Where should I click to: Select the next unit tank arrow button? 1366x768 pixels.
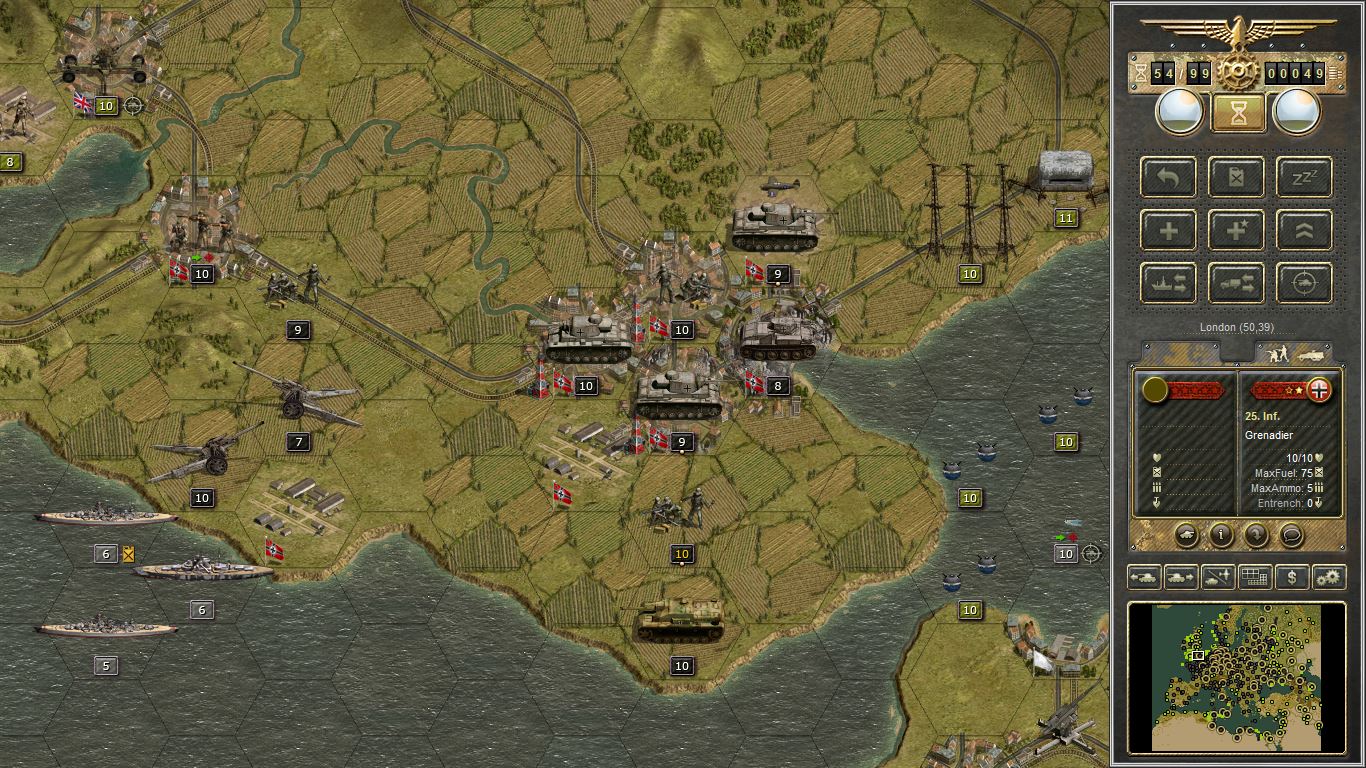point(1181,577)
